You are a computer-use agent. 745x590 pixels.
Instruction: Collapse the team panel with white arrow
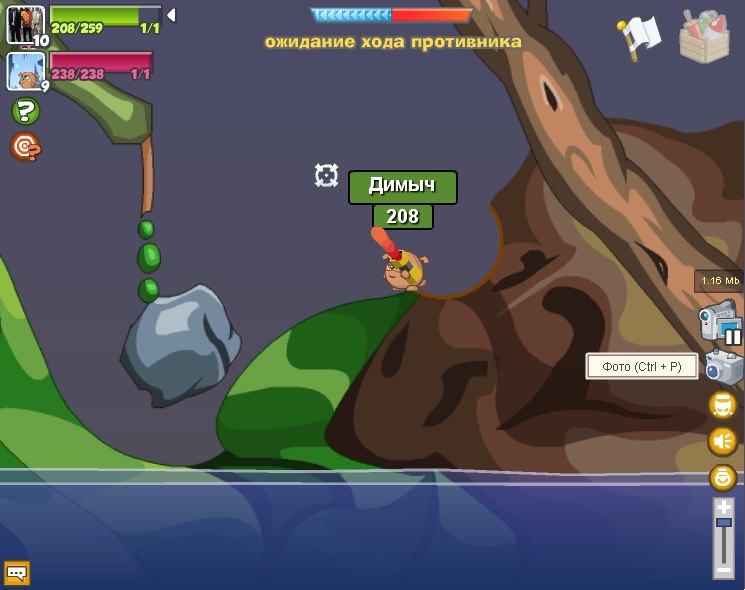coord(171,15)
